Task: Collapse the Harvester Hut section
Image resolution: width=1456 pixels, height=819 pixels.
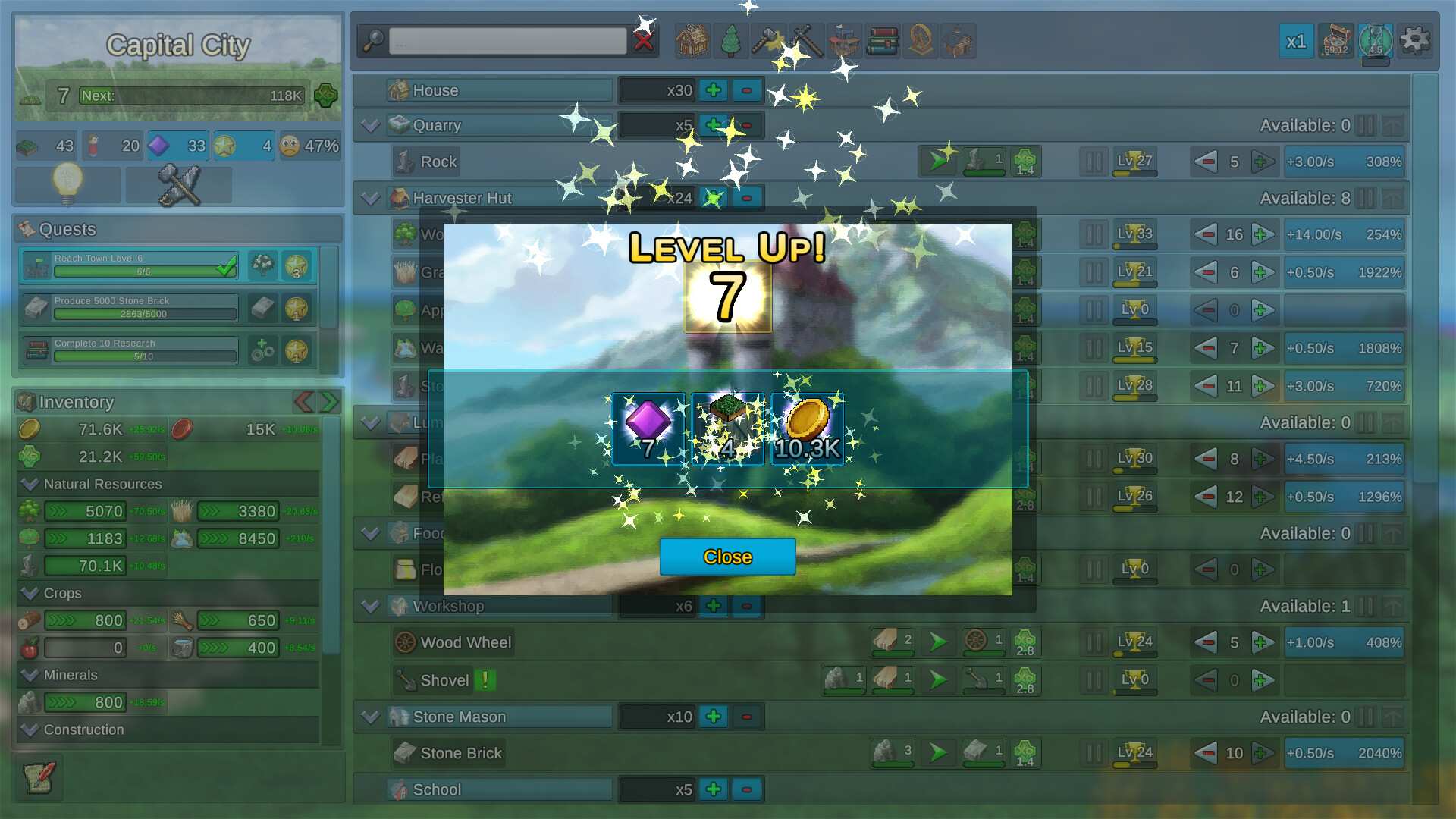Action: coord(370,198)
